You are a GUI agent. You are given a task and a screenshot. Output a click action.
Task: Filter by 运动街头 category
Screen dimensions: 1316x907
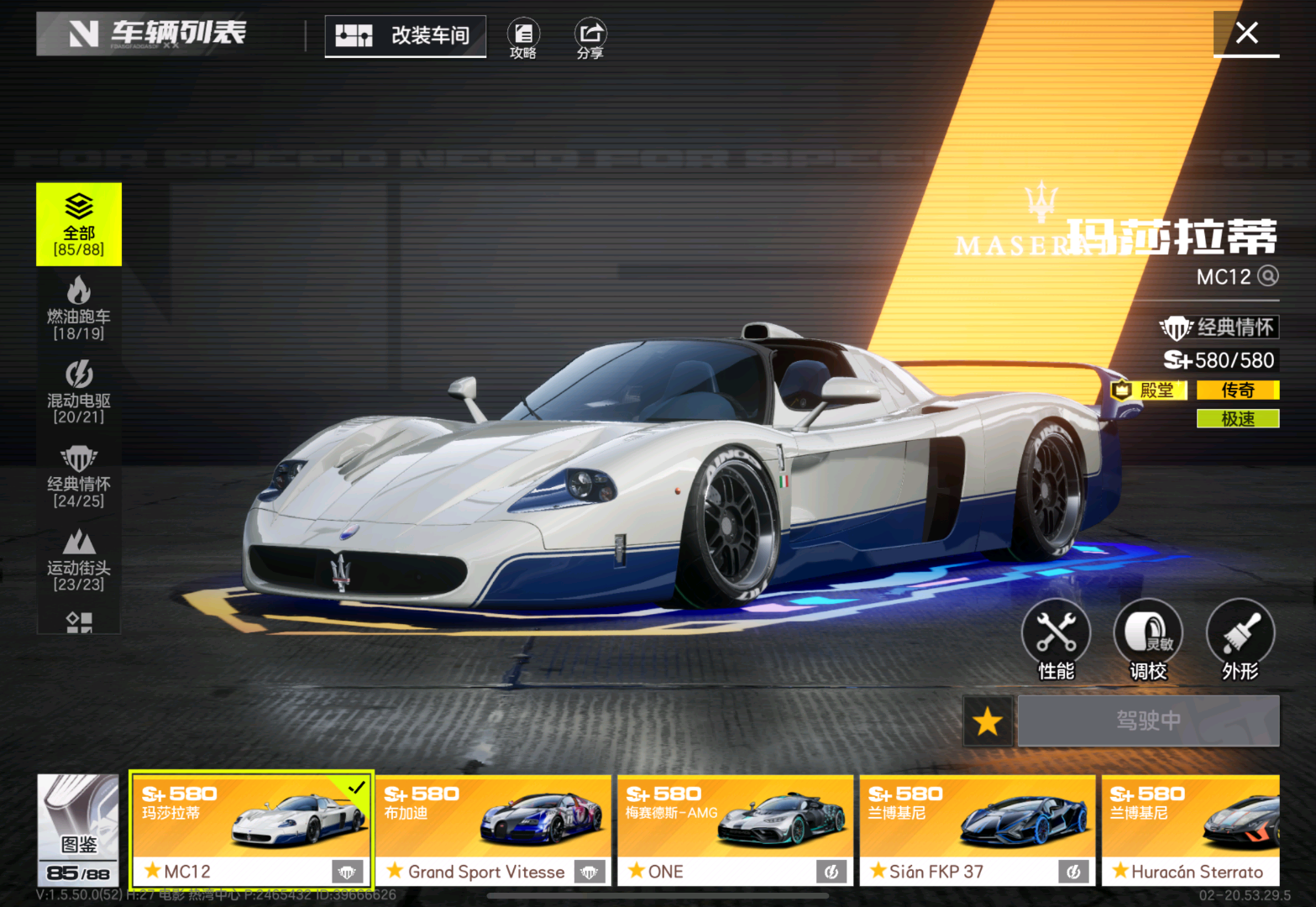[79, 560]
